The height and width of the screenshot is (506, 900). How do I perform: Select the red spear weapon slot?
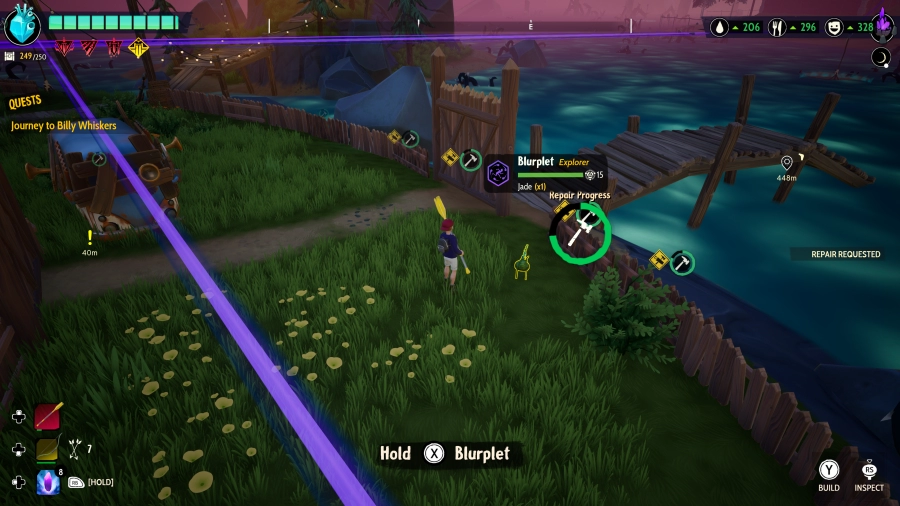point(48,416)
